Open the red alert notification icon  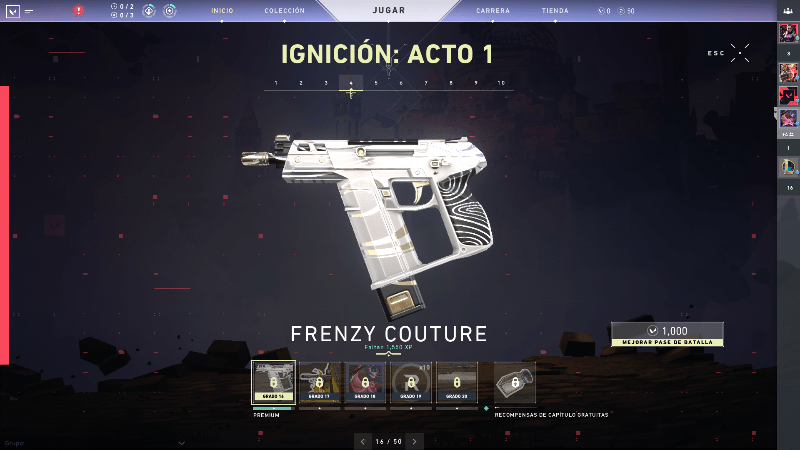[79, 11]
